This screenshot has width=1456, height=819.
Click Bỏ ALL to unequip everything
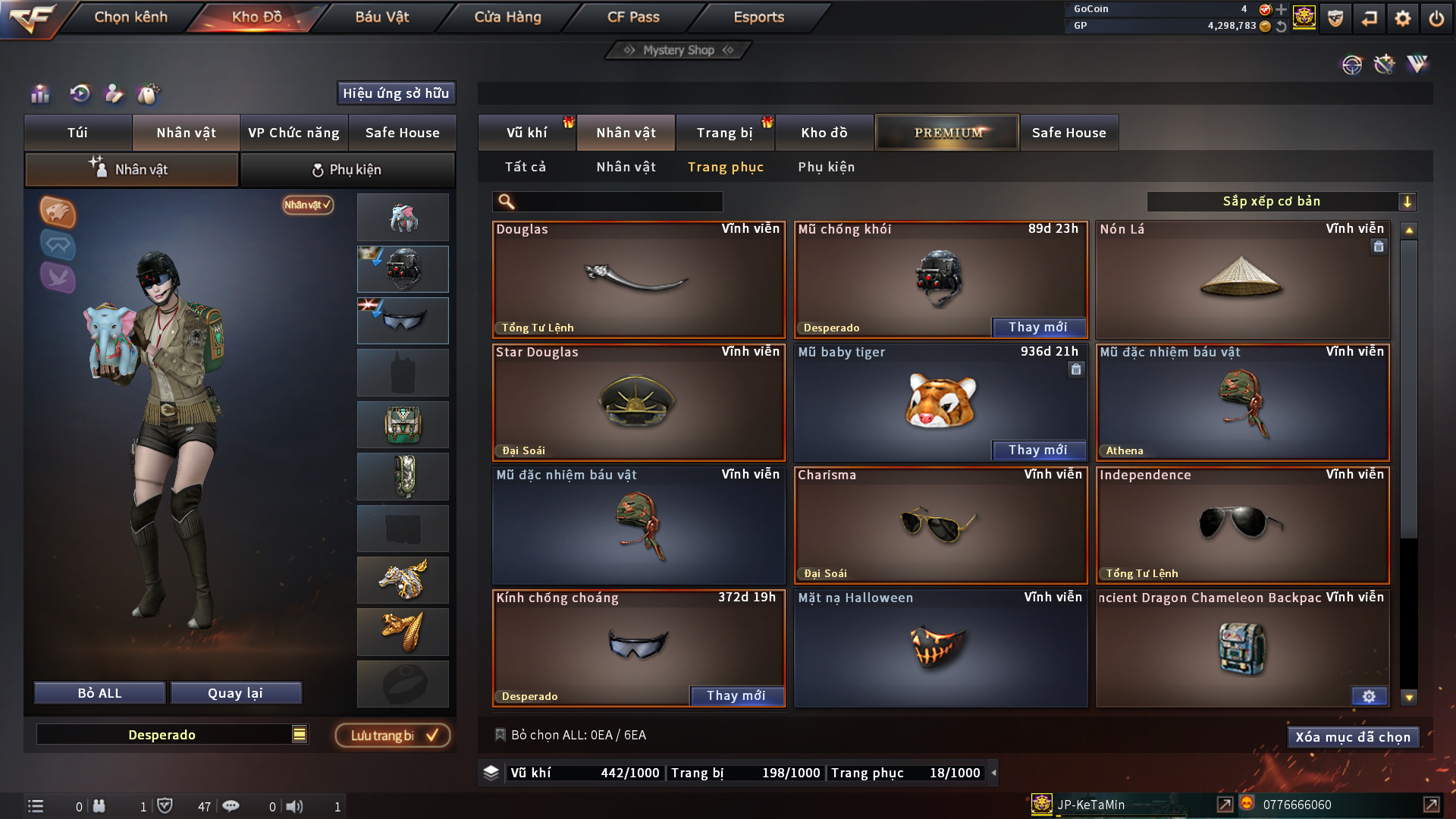(x=99, y=693)
